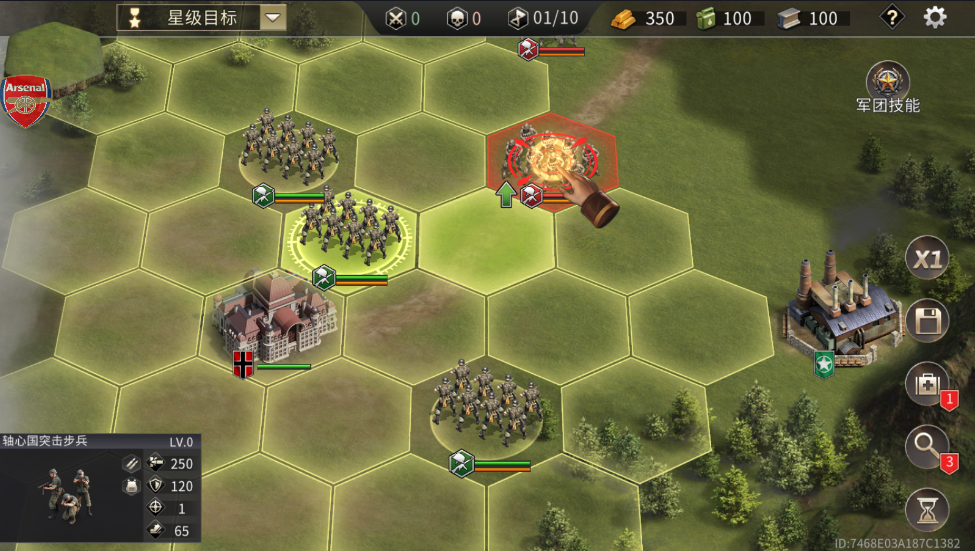Toggle the X1 game speed button
Image resolution: width=975 pixels, height=551 pixels.
coord(927,260)
